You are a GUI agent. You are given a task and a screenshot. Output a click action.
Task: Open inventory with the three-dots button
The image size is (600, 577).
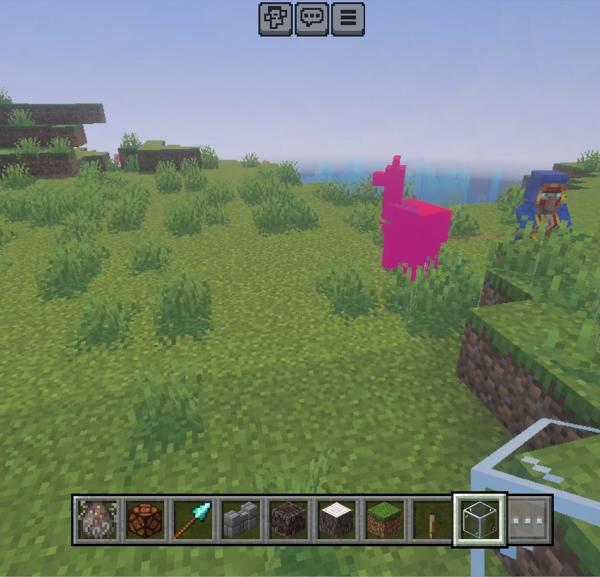[529, 520]
